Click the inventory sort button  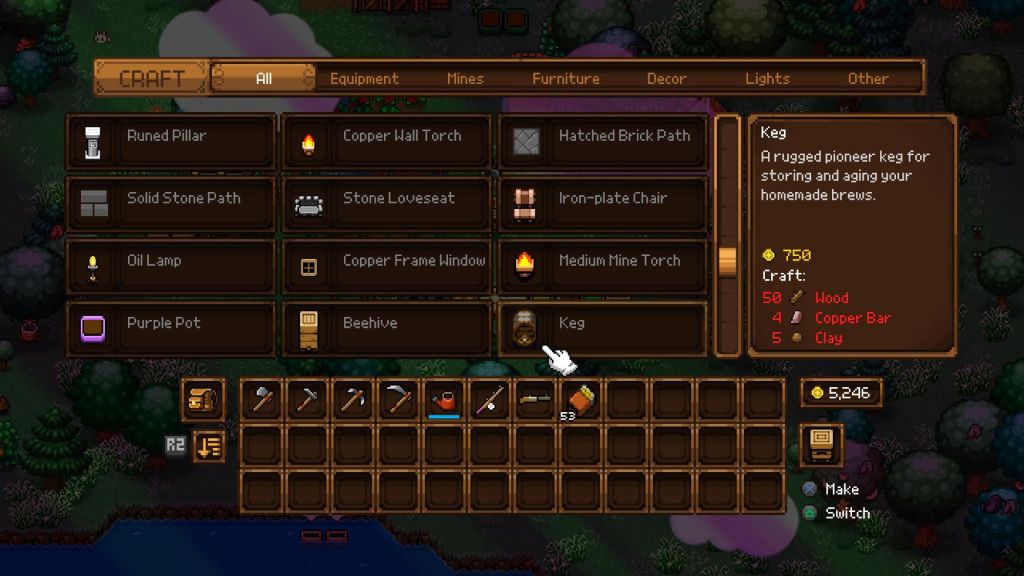pos(209,446)
